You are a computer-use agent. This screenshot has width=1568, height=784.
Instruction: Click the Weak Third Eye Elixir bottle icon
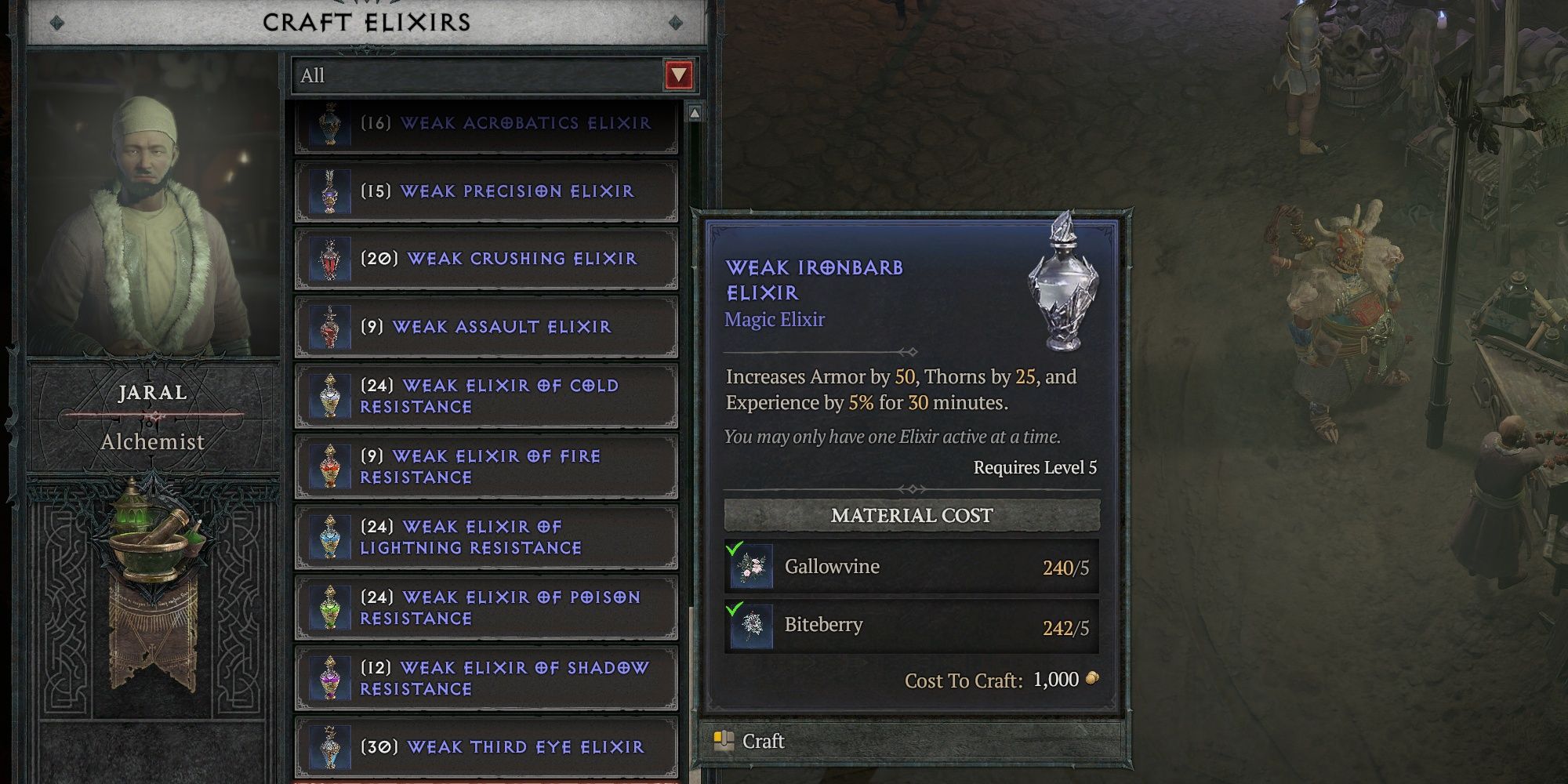332,747
